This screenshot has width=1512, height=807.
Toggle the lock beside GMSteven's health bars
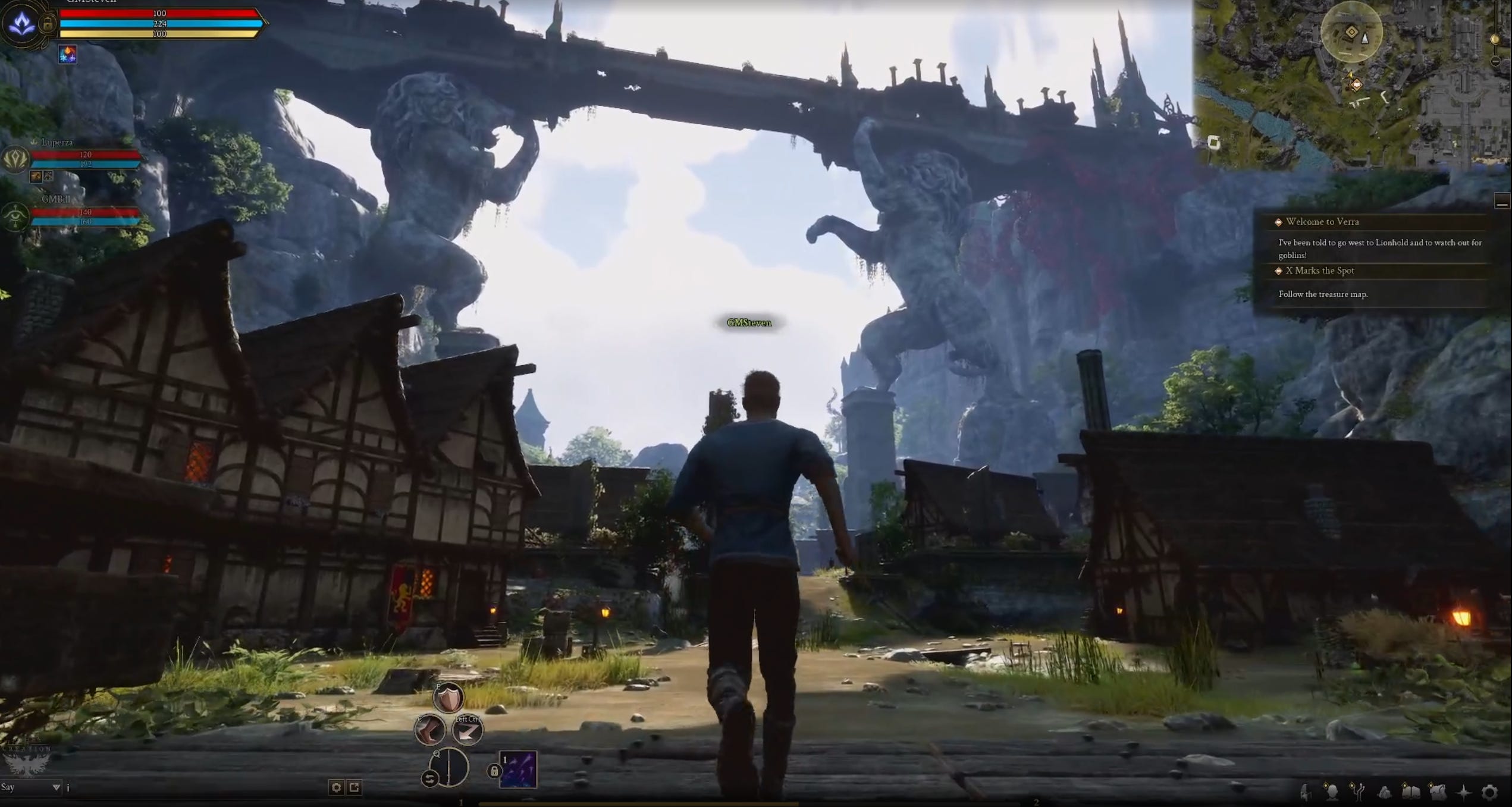[48, 25]
